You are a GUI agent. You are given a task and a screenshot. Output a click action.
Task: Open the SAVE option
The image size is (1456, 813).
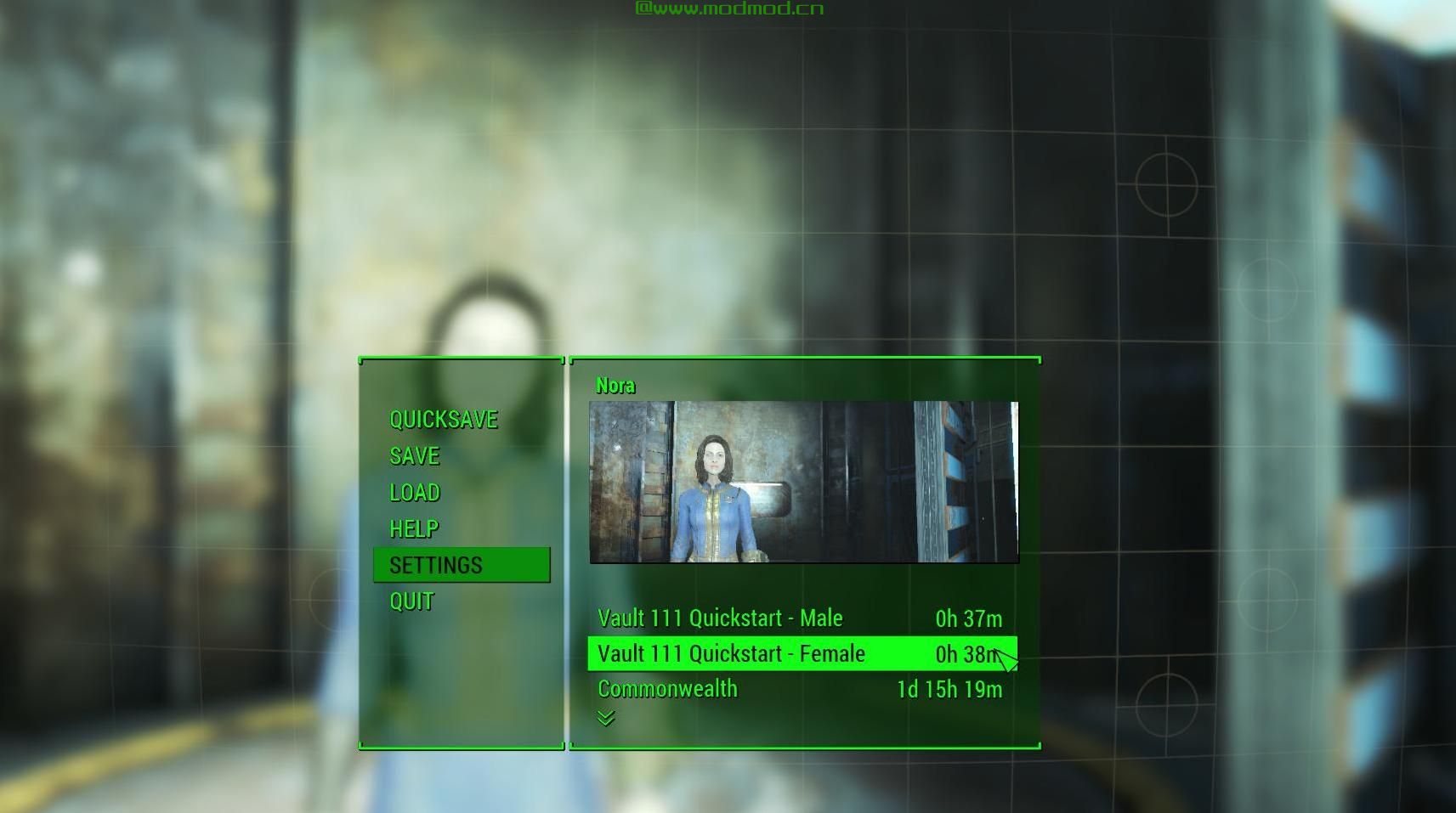click(x=414, y=456)
